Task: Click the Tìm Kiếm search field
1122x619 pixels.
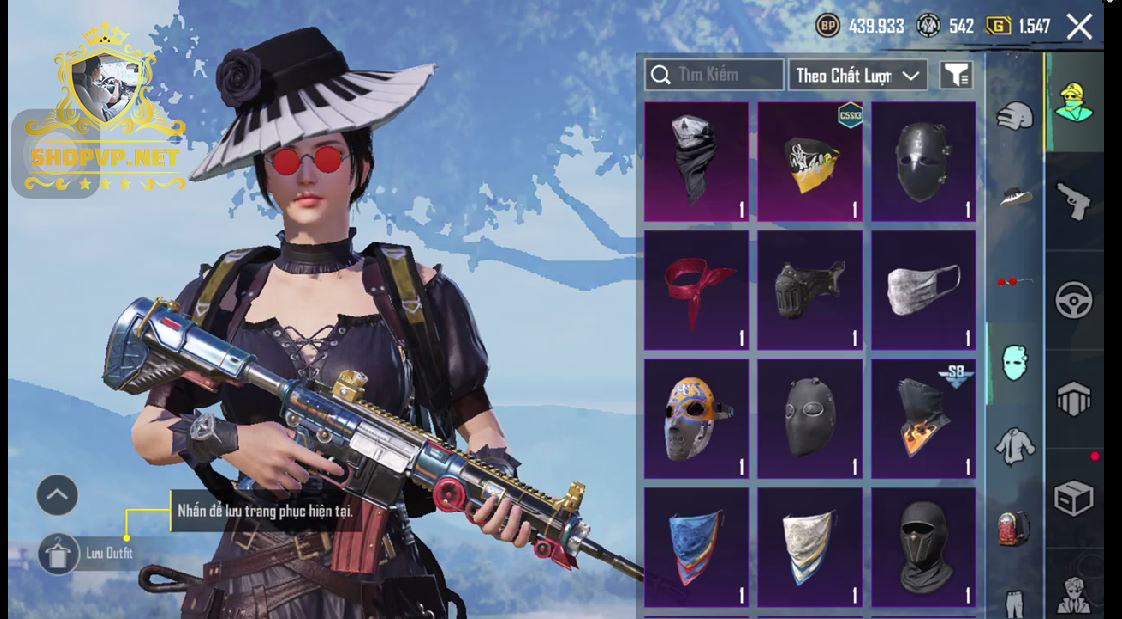Action: click(x=714, y=75)
